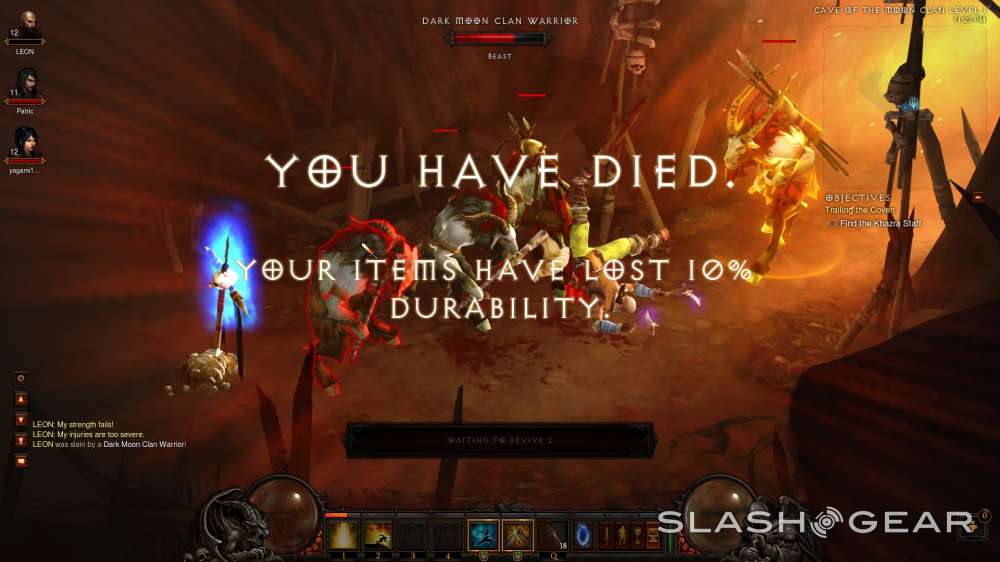Select the blue left-mouse skill icon

483,535
